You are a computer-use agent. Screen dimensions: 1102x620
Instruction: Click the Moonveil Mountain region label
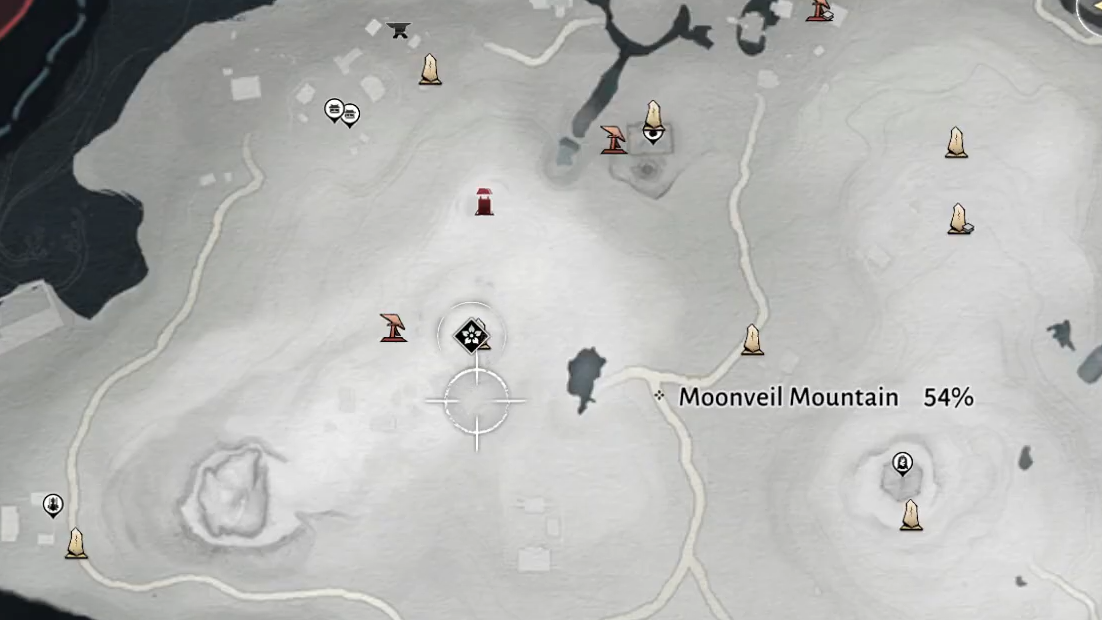click(x=788, y=397)
